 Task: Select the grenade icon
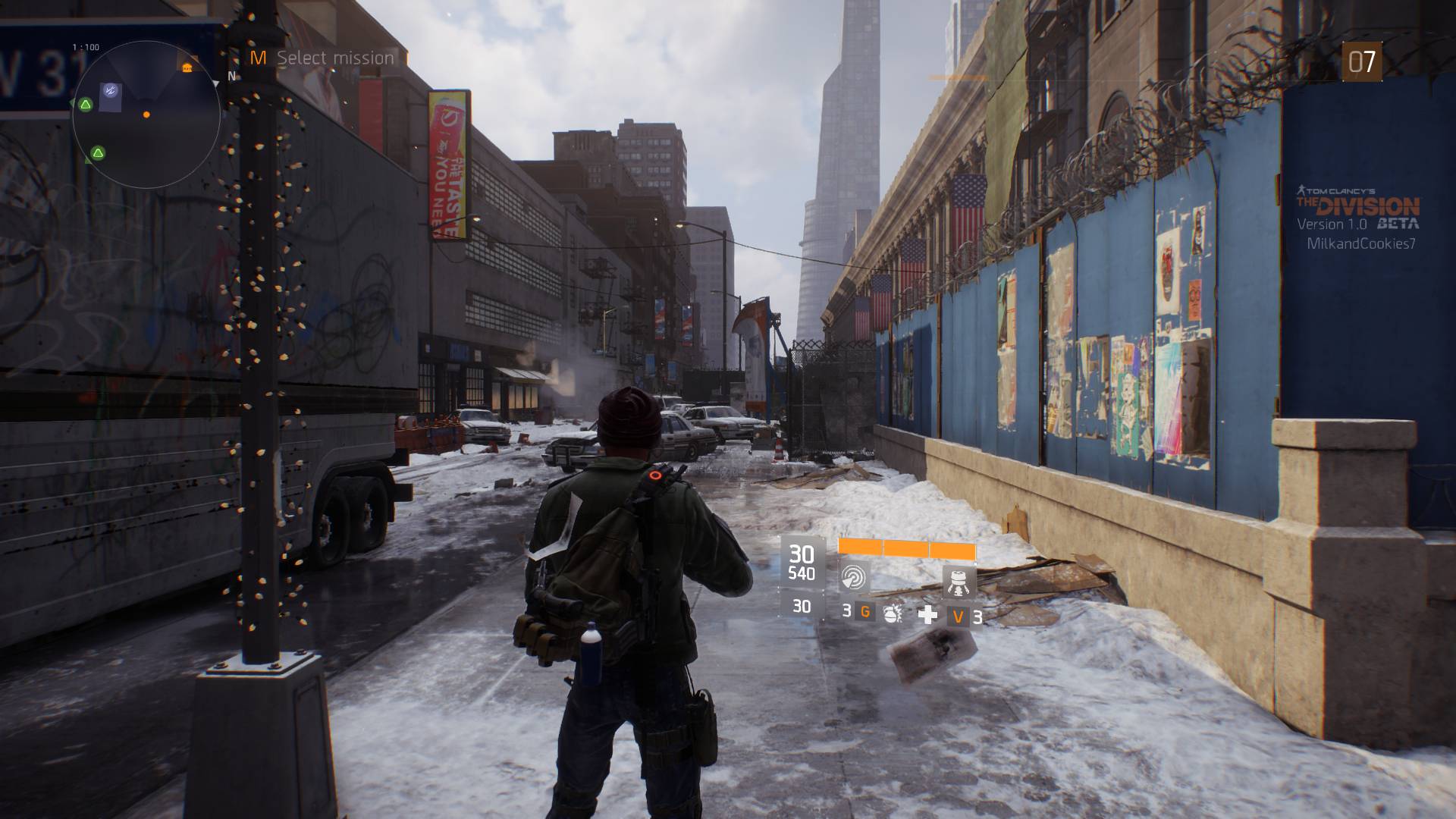[x=893, y=613]
